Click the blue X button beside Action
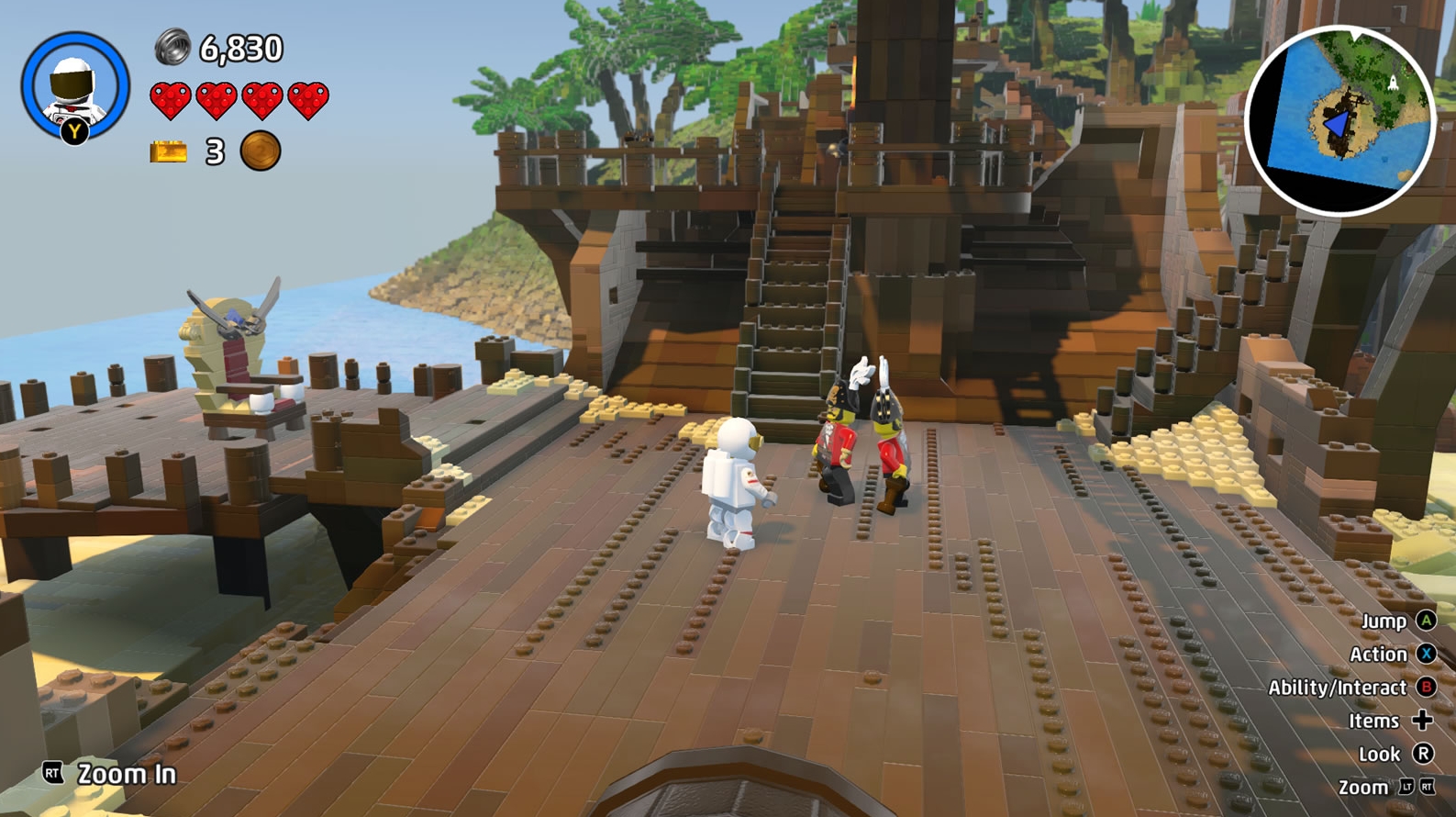The height and width of the screenshot is (817, 1456). click(1428, 654)
